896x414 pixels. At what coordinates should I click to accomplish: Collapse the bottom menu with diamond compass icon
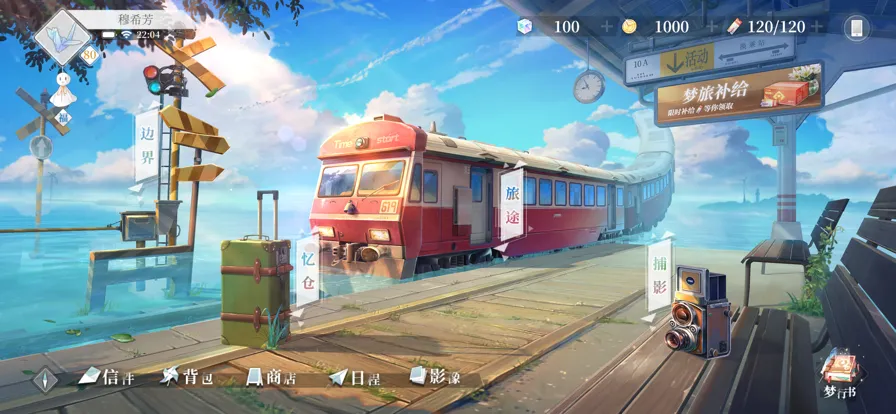(44, 380)
